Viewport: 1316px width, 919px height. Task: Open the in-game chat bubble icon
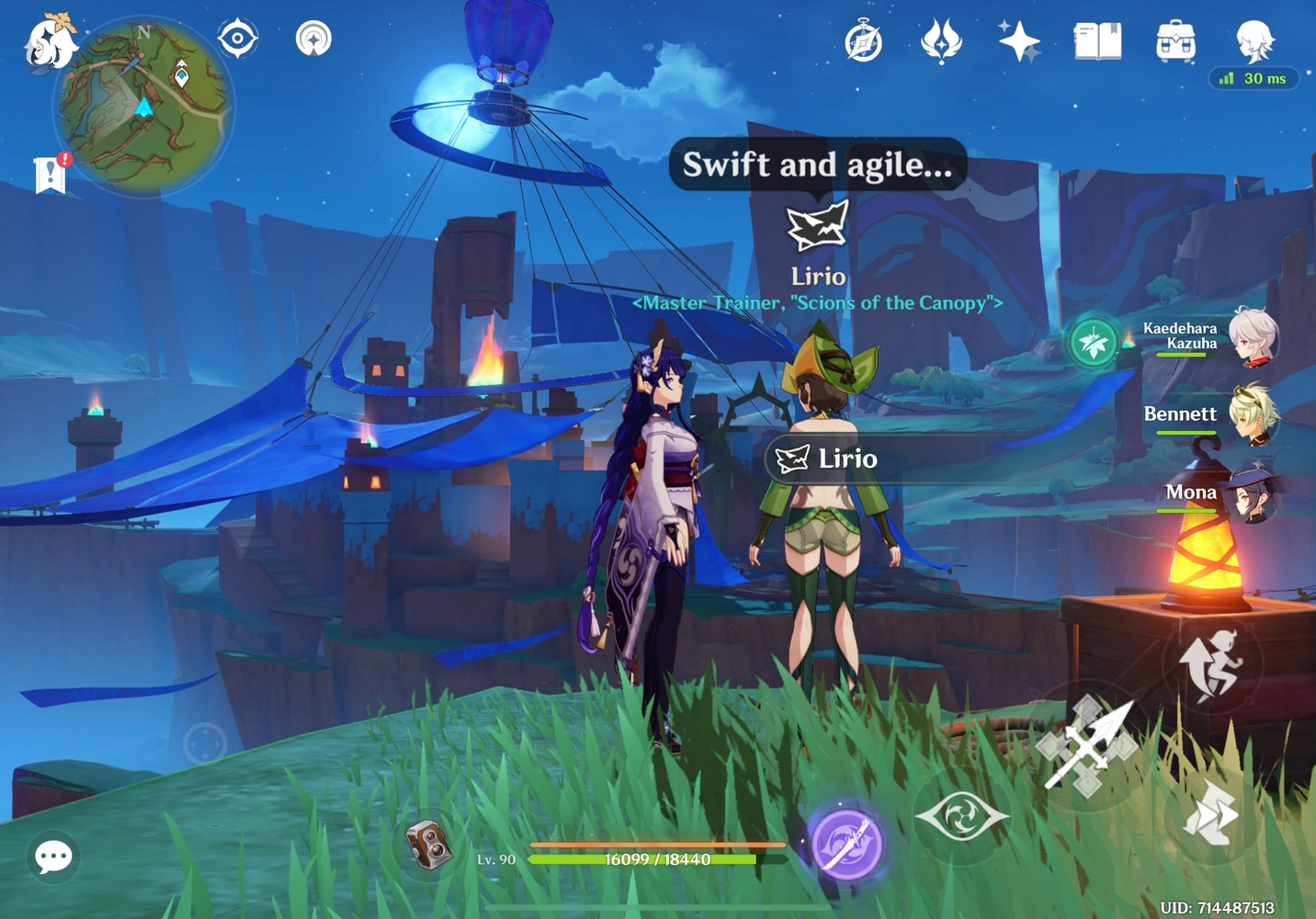(x=52, y=857)
